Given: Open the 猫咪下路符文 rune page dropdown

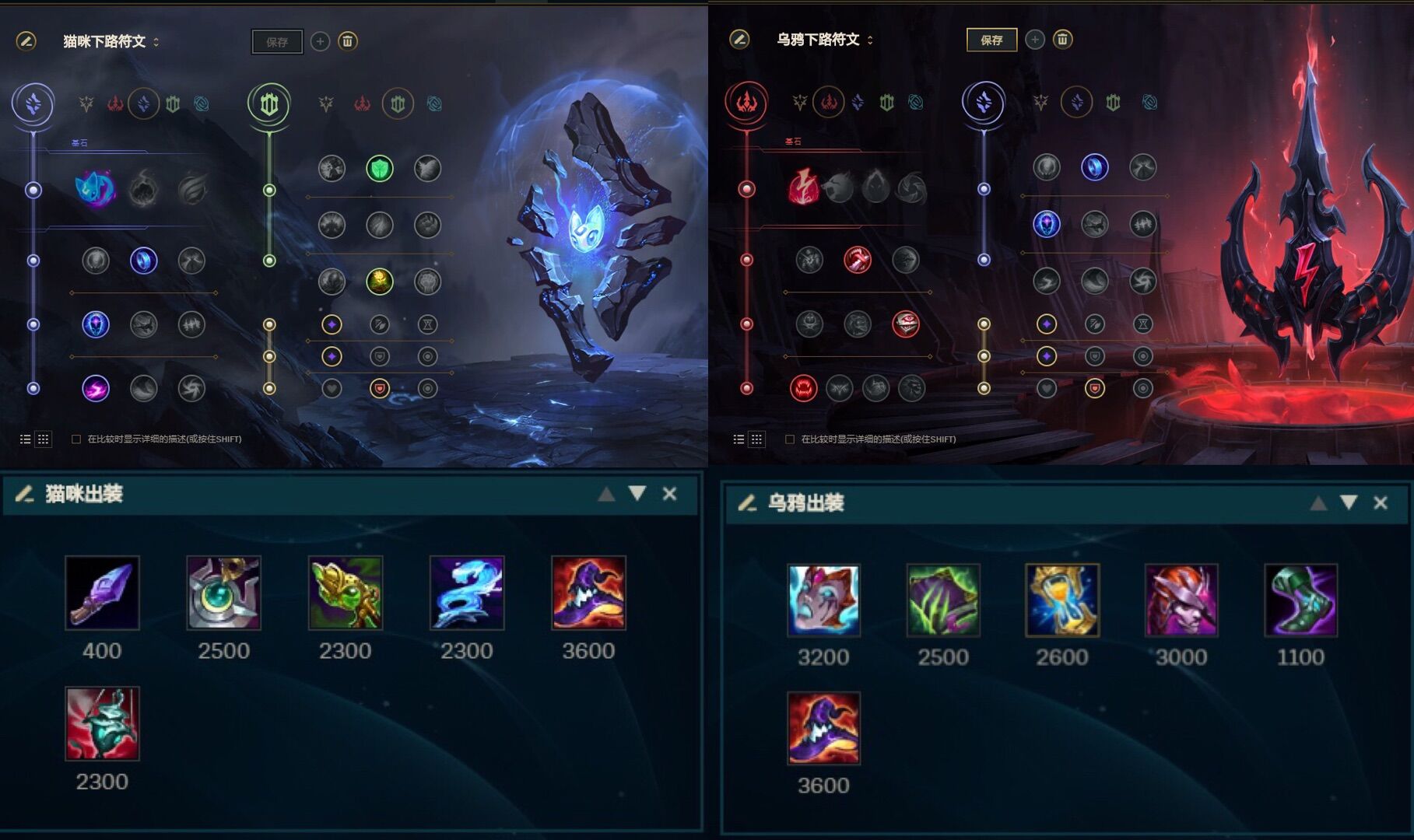Looking at the screenshot, I should (156, 42).
